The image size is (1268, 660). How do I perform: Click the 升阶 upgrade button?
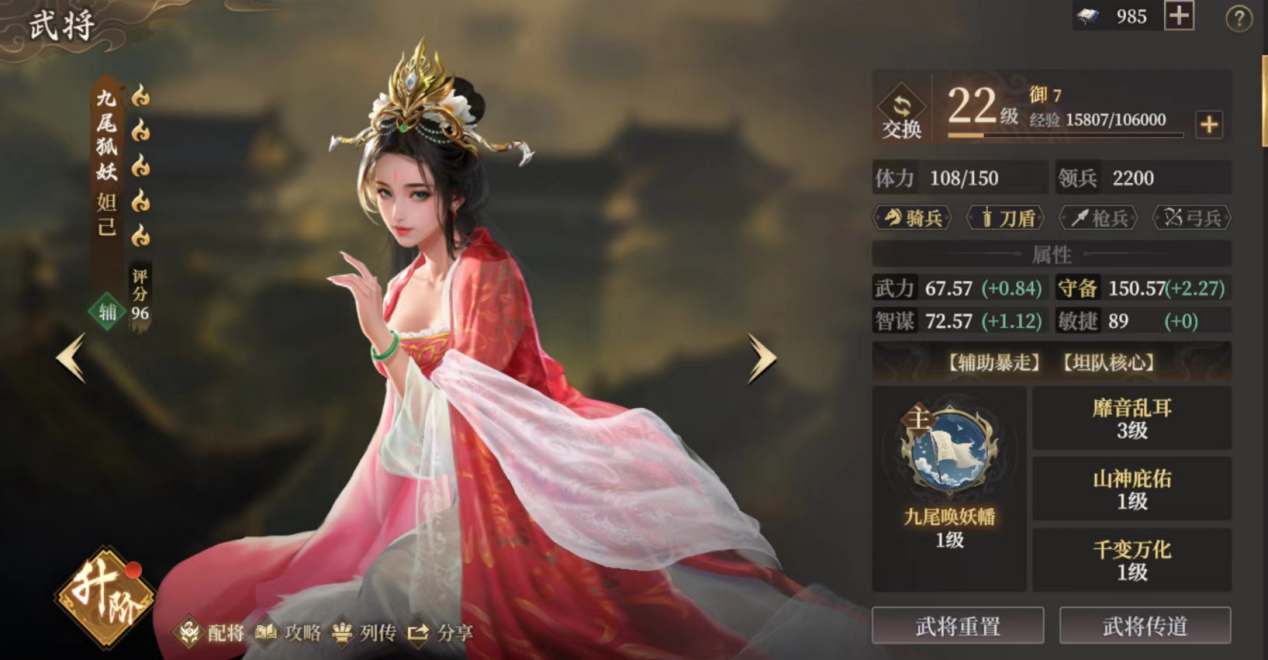(104, 597)
